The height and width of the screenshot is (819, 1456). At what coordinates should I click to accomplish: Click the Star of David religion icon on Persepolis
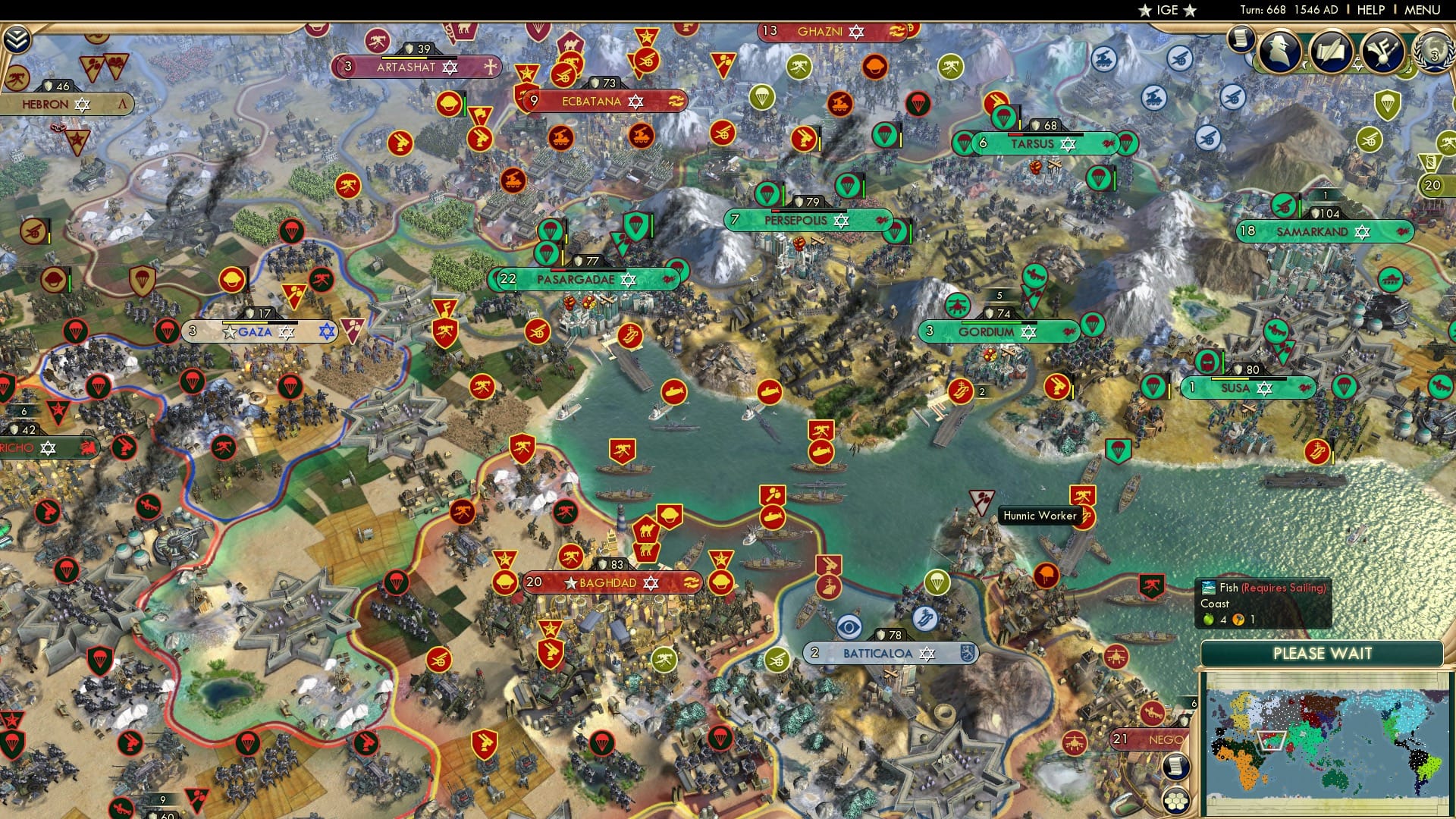click(x=840, y=221)
